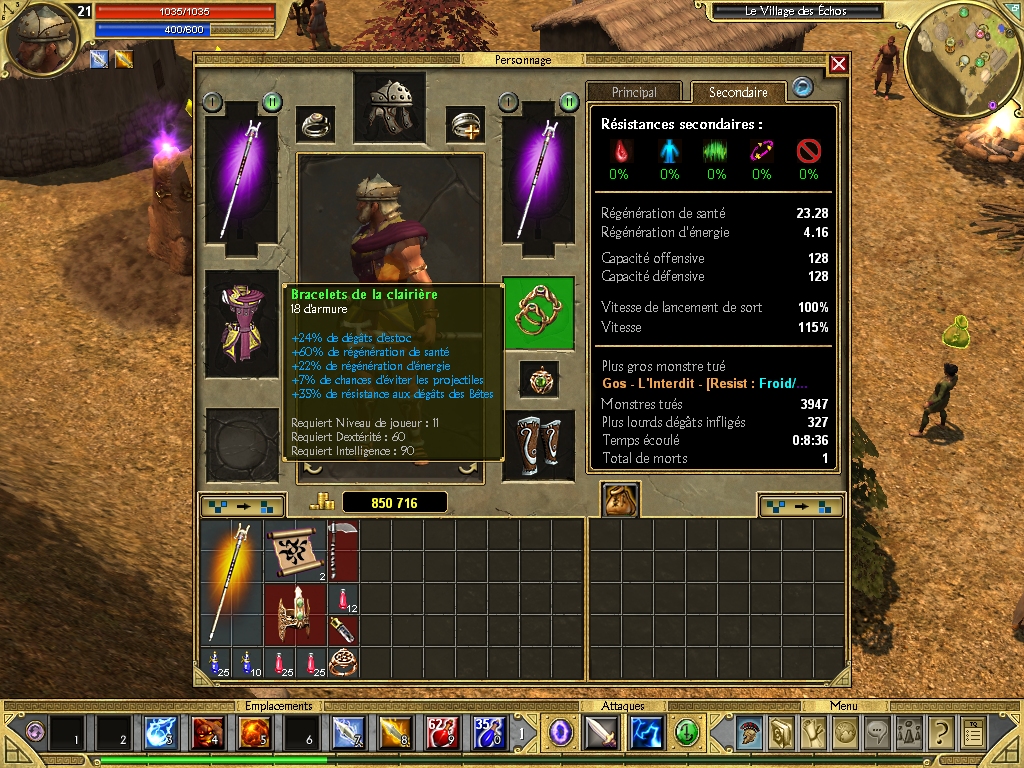
Task: Switch to weapon set II on left
Action: (x=272, y=102)
